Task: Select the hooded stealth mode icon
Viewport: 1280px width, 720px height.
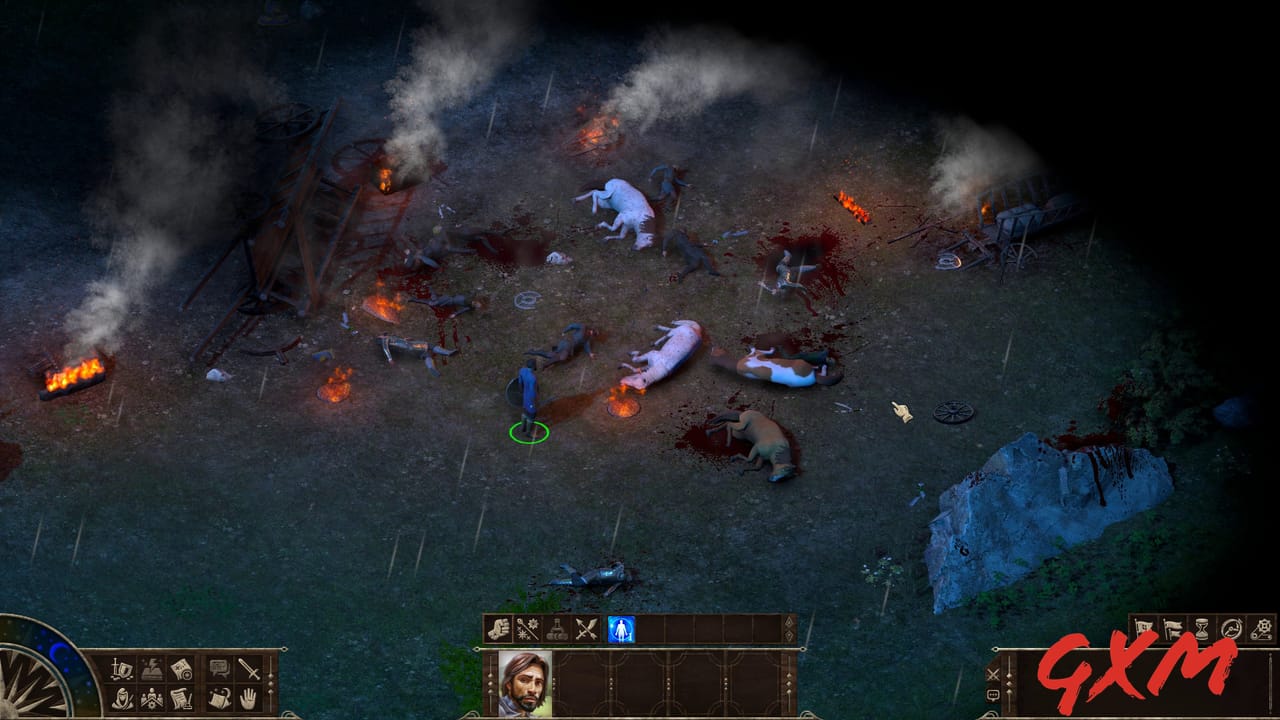Action: (x=122, y=699)
